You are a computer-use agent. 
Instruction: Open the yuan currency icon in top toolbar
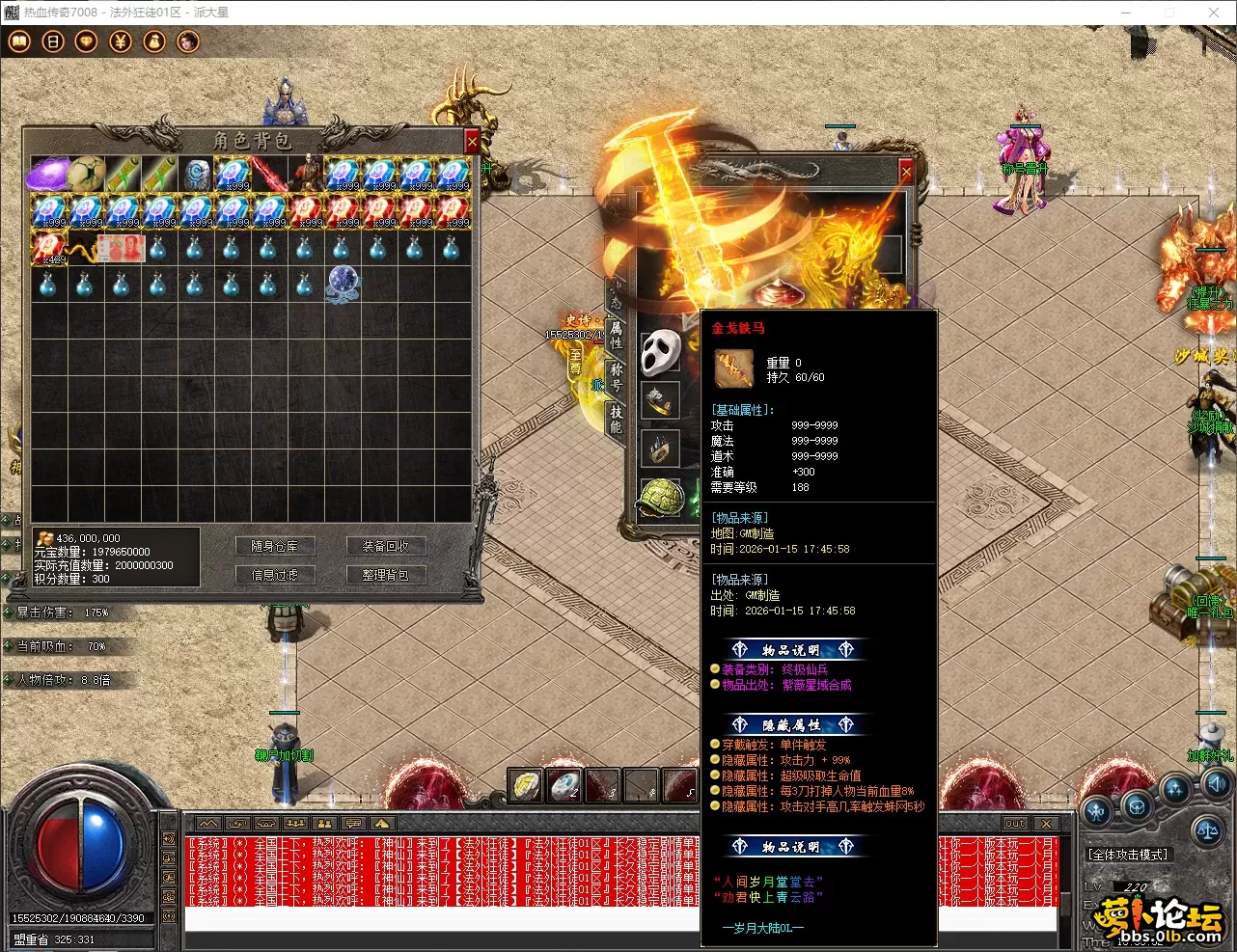coord(120,41)
